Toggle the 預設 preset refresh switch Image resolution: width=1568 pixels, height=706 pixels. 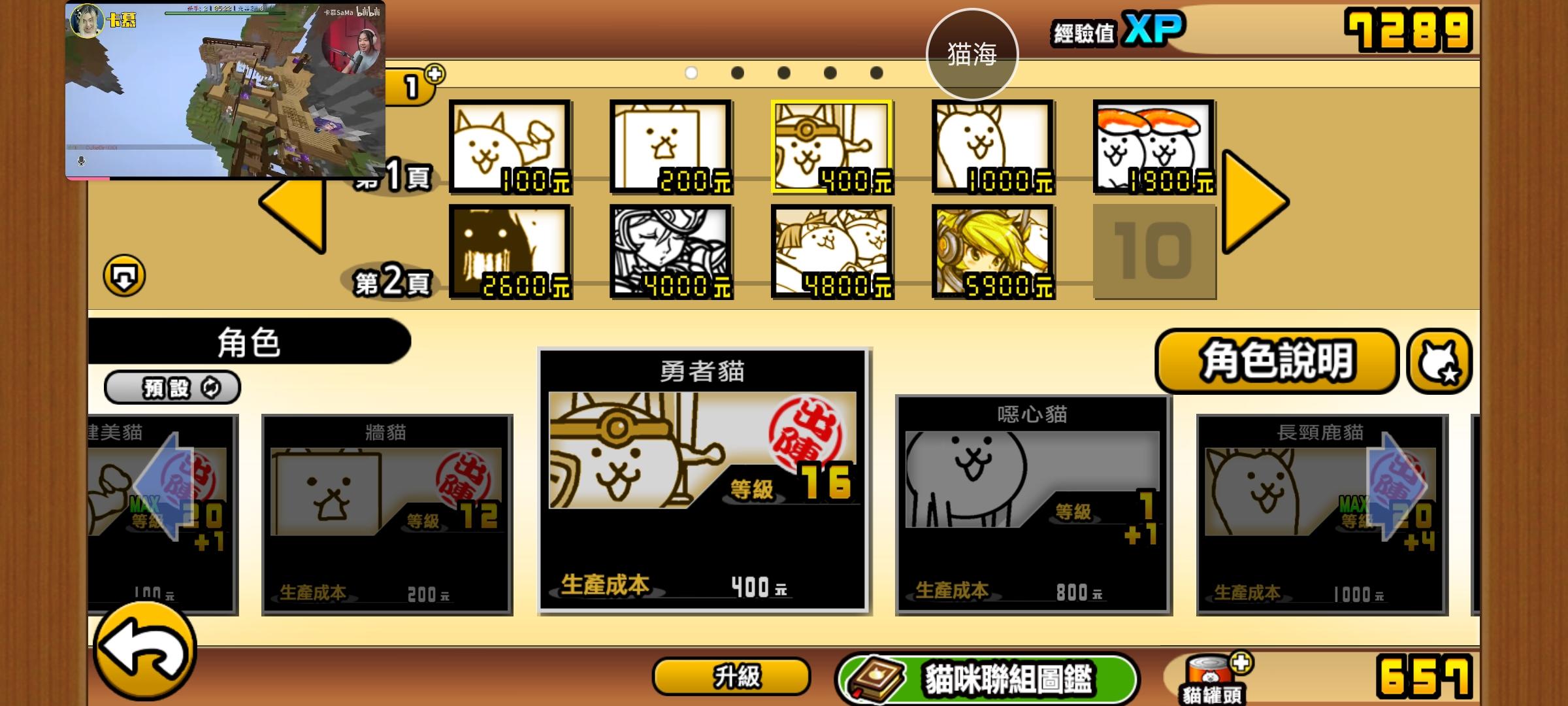pyautogui.click(x=172, y=388)
